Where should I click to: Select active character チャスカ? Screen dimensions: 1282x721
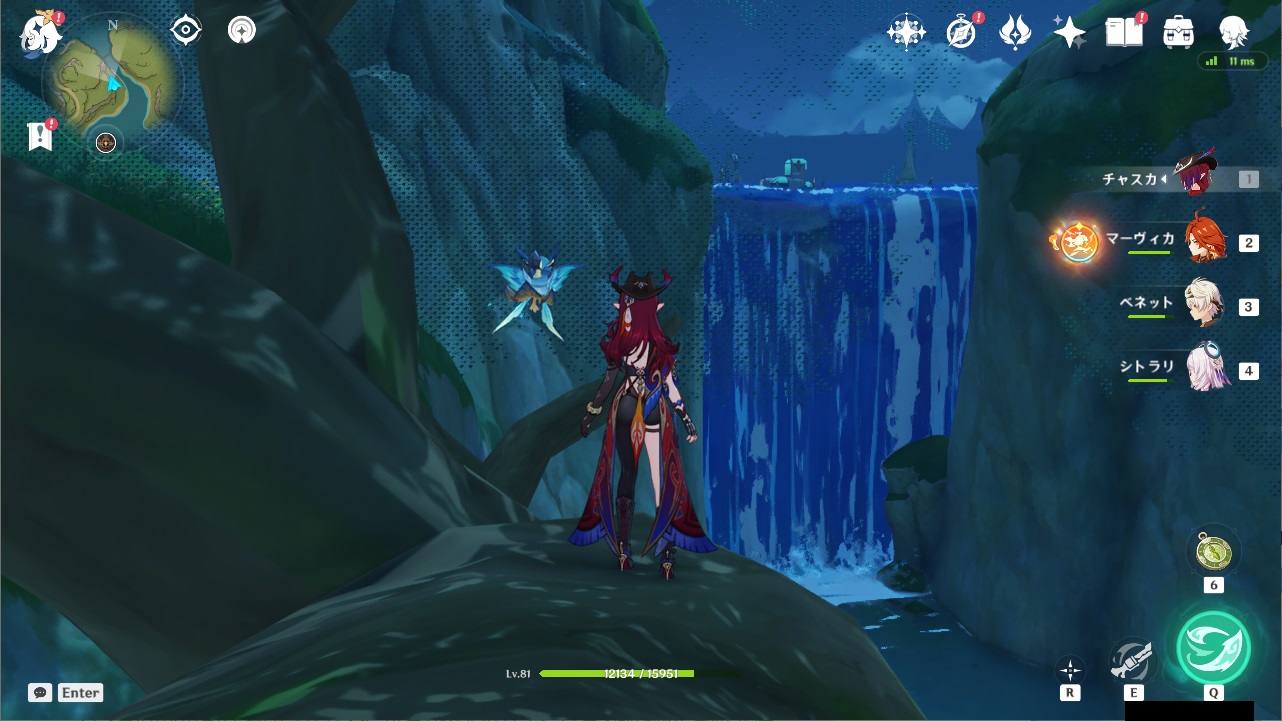coord(1194,178)
